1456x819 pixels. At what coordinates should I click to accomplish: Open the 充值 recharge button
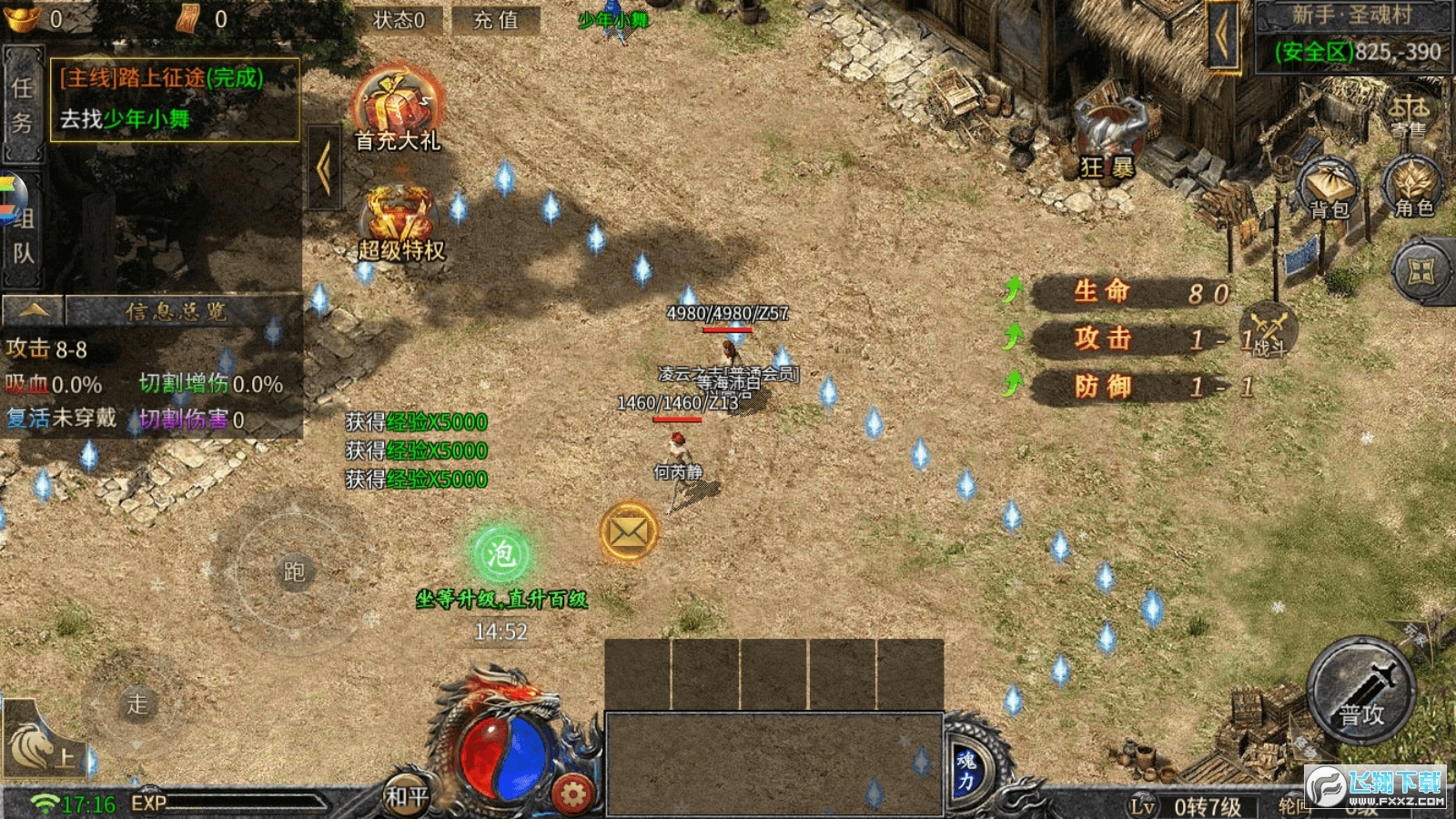tap(496, 20)
